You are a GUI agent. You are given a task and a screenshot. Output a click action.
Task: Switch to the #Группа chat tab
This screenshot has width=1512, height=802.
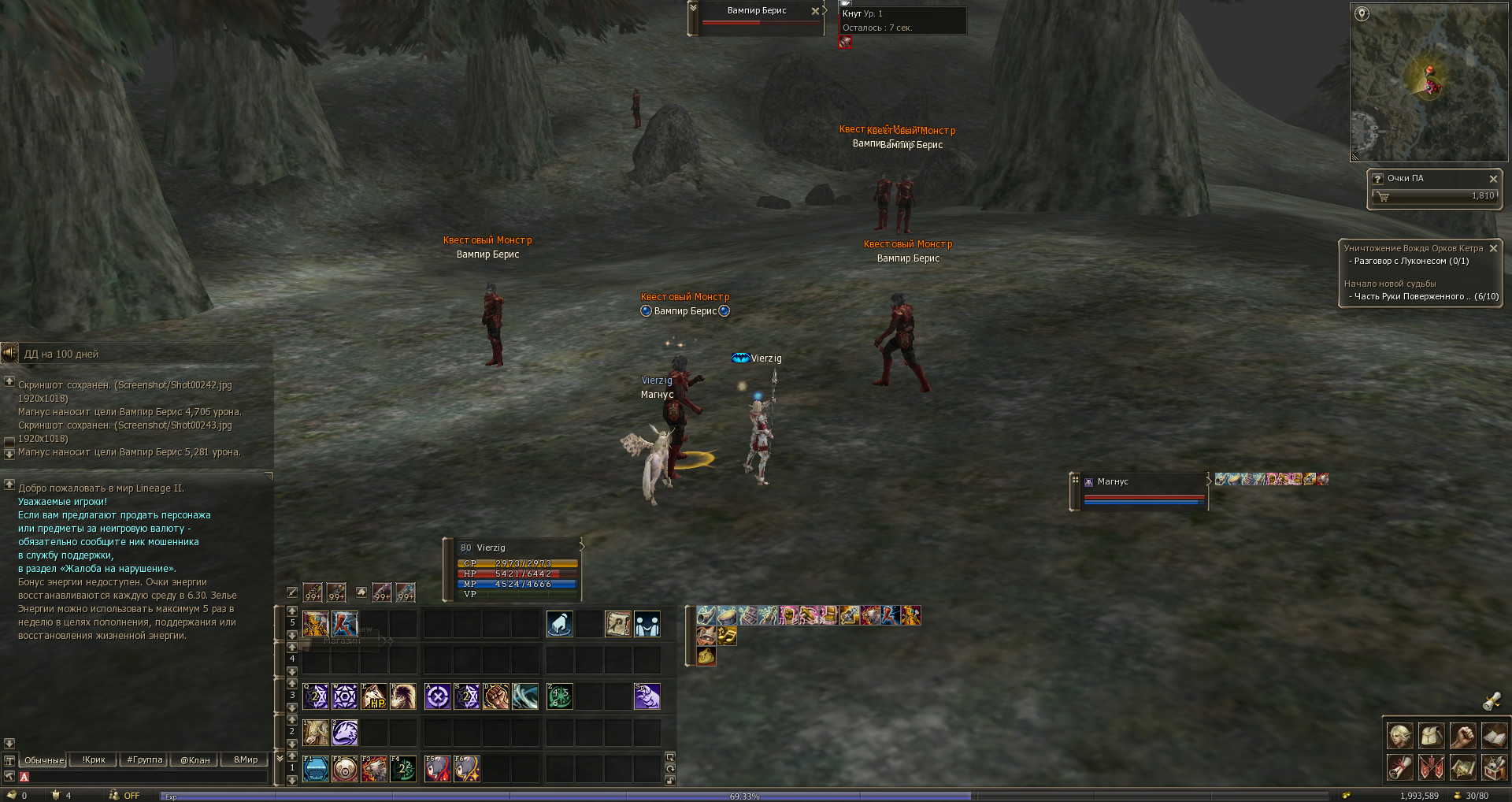pyautogui.click(x=145, y=759)
